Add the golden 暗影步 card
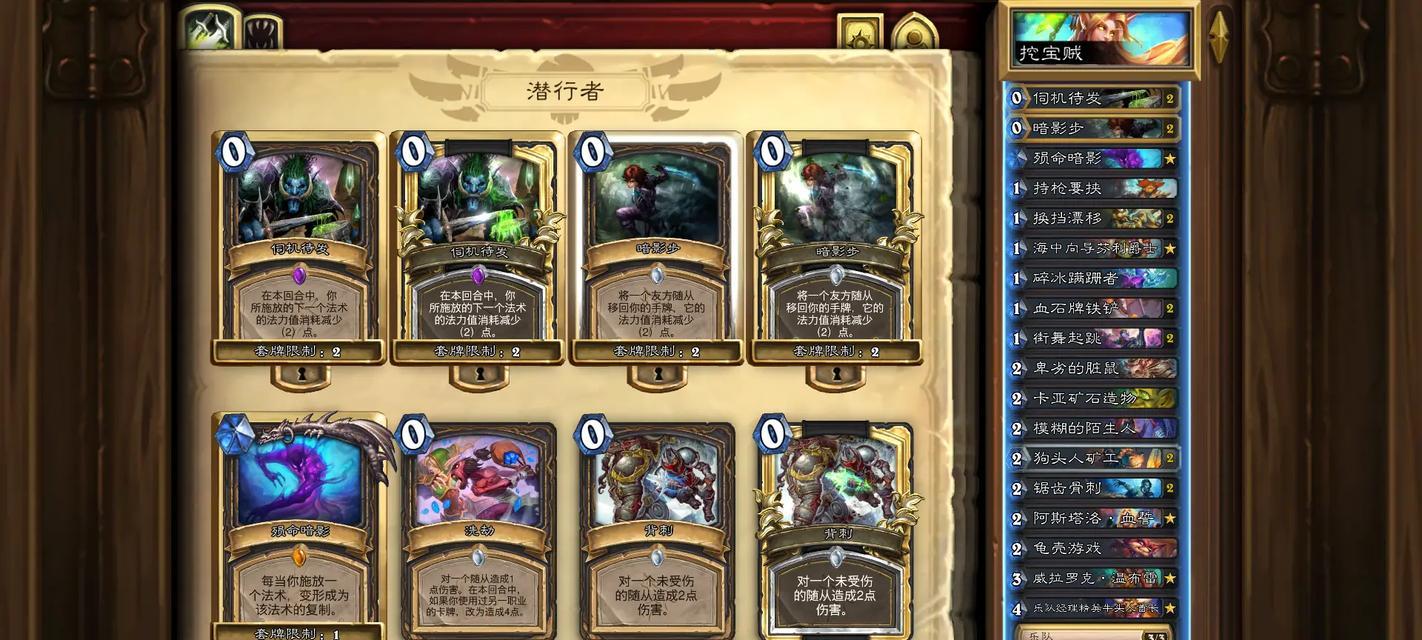1422x640 pixels. (835, 245)
